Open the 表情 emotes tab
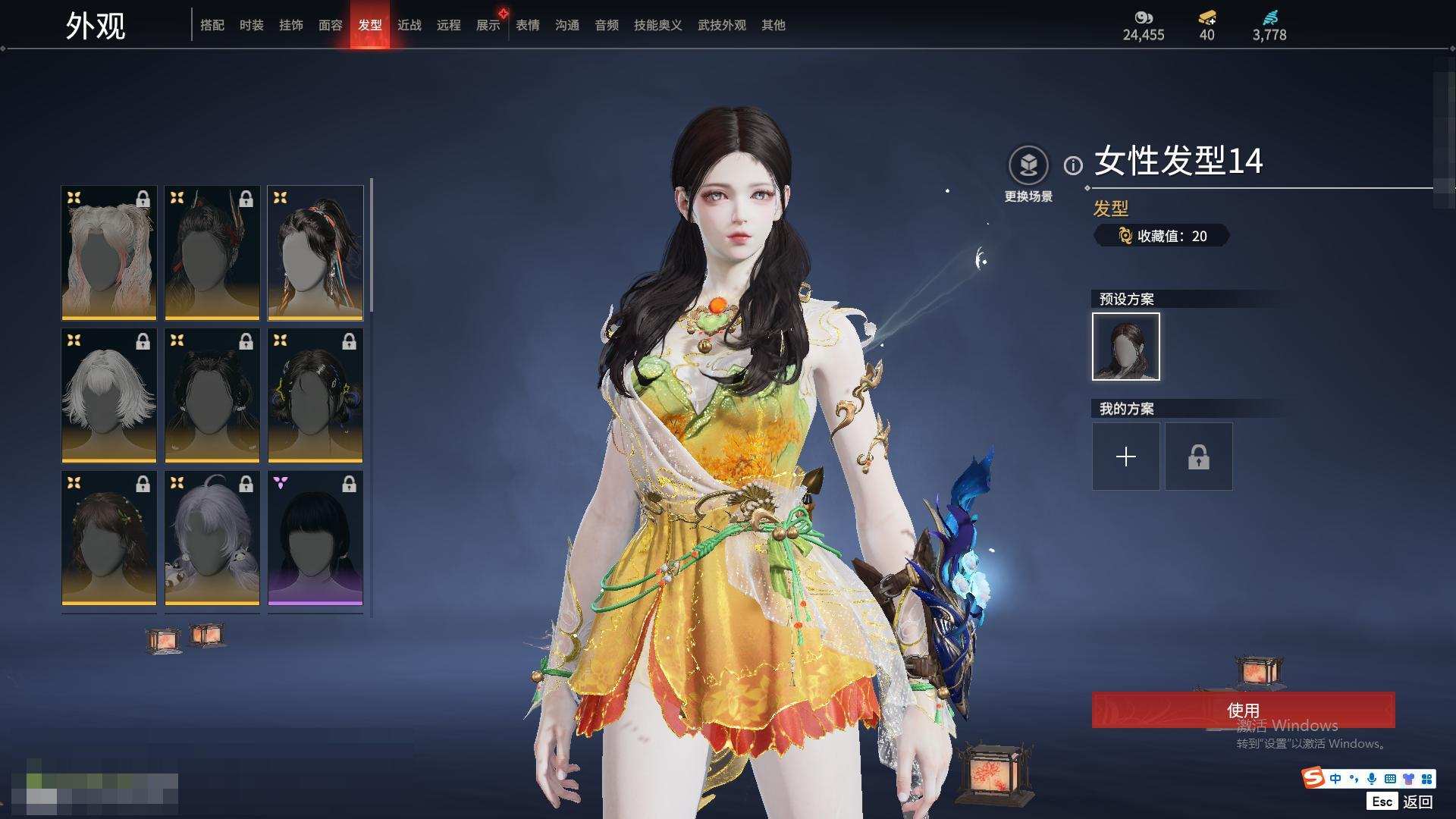The width and height of the screenshot is (1456, 819). (x=527, y=25)
